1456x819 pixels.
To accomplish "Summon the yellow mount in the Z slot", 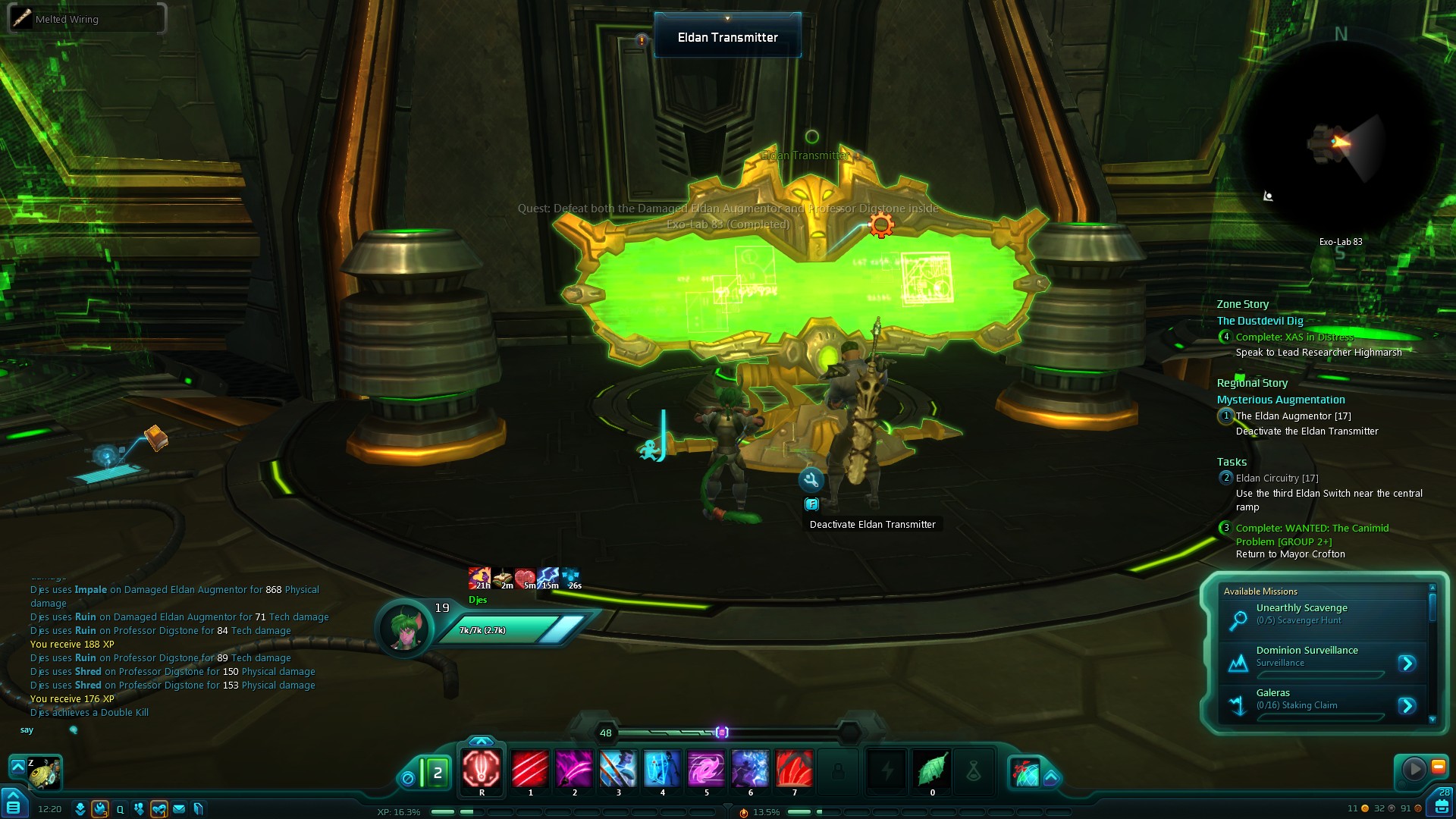I will pyautogui.click(x=45, y=773).
